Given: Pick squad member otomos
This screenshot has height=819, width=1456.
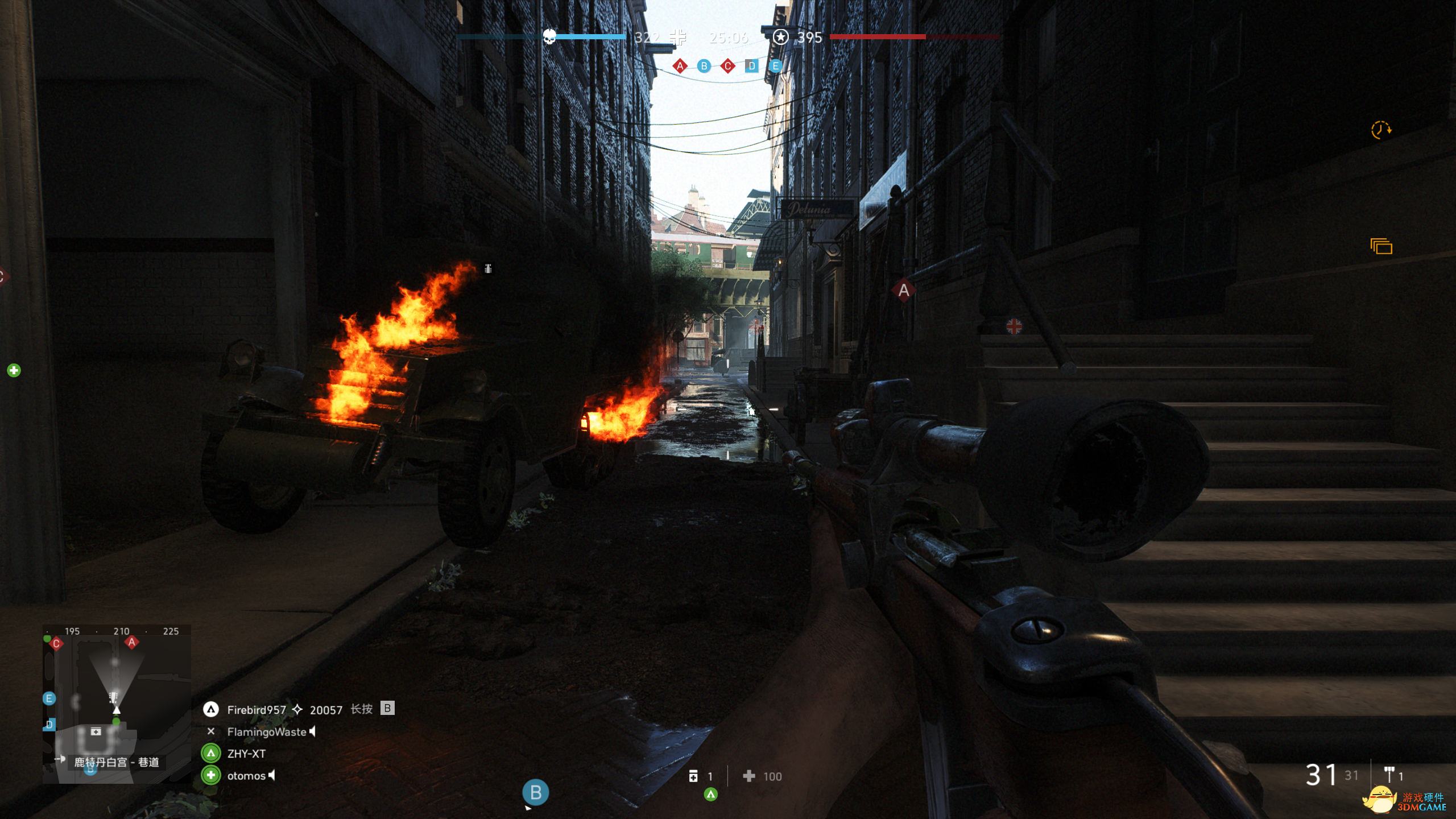Looking at the screenshot, I should tap(246, 776).
